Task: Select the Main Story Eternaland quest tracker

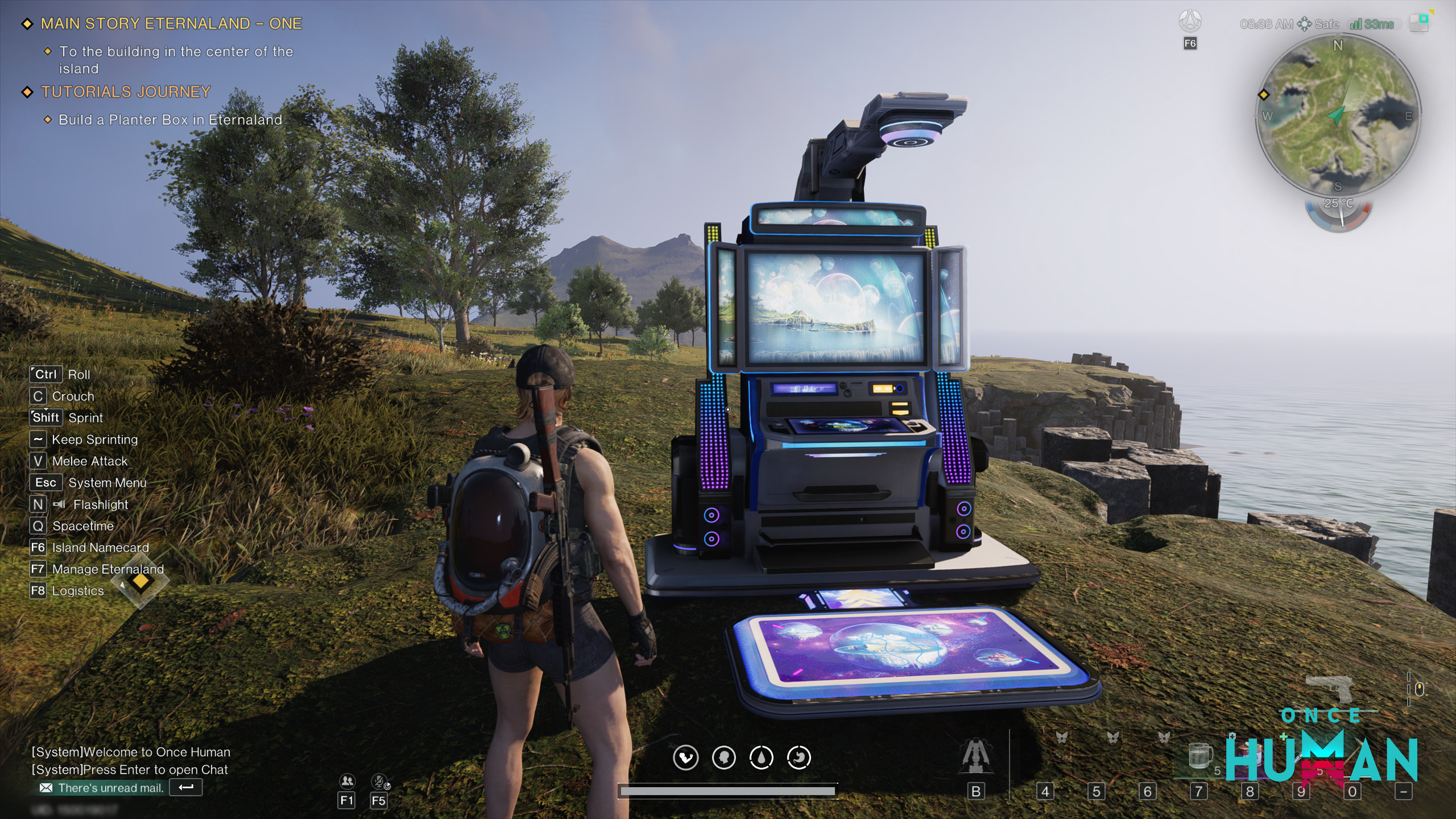Action: [x=171, y=24]
